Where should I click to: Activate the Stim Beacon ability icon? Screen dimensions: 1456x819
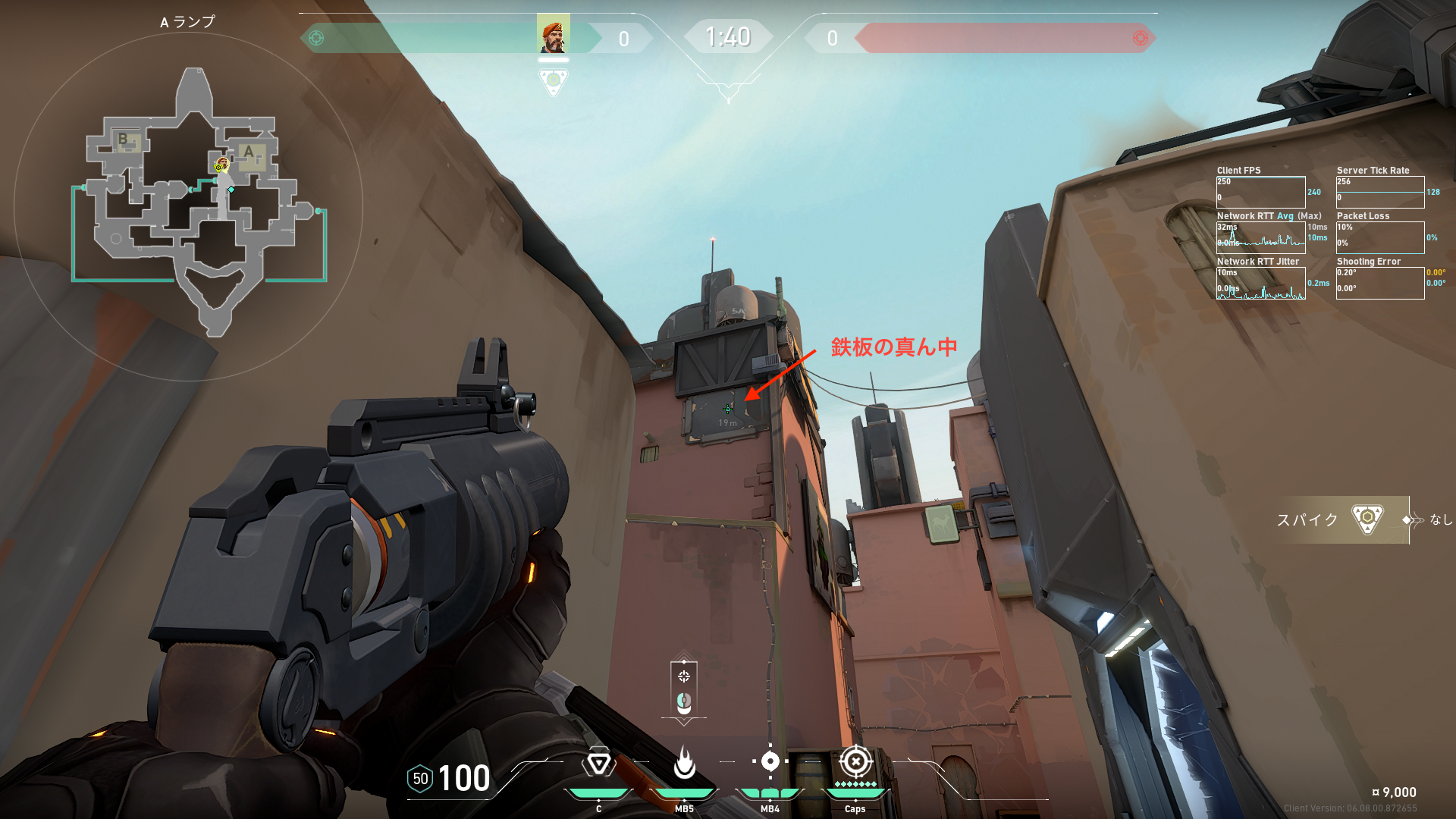[x=598, y=763]
